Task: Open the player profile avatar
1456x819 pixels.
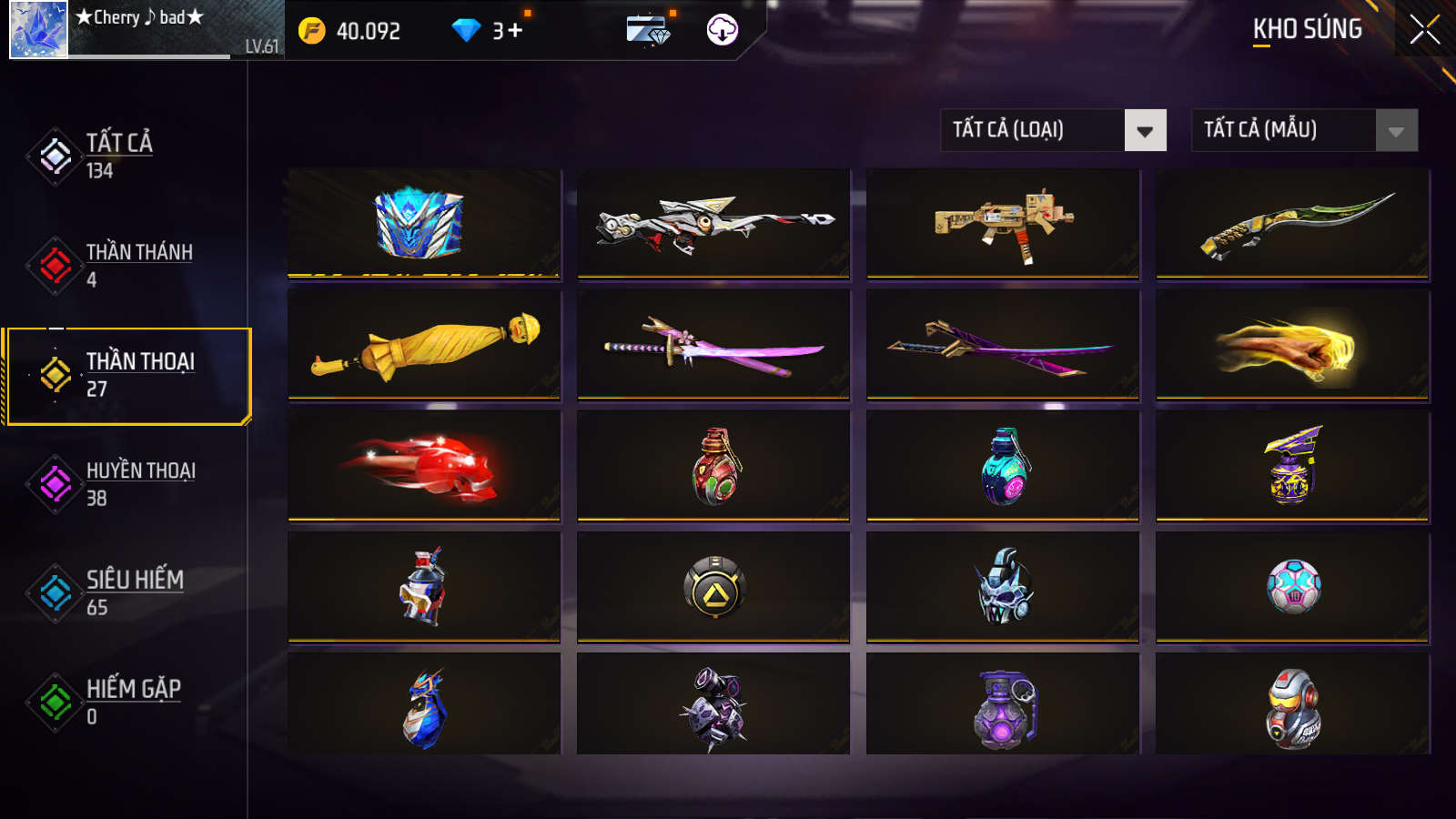Action: click(38, 30)
